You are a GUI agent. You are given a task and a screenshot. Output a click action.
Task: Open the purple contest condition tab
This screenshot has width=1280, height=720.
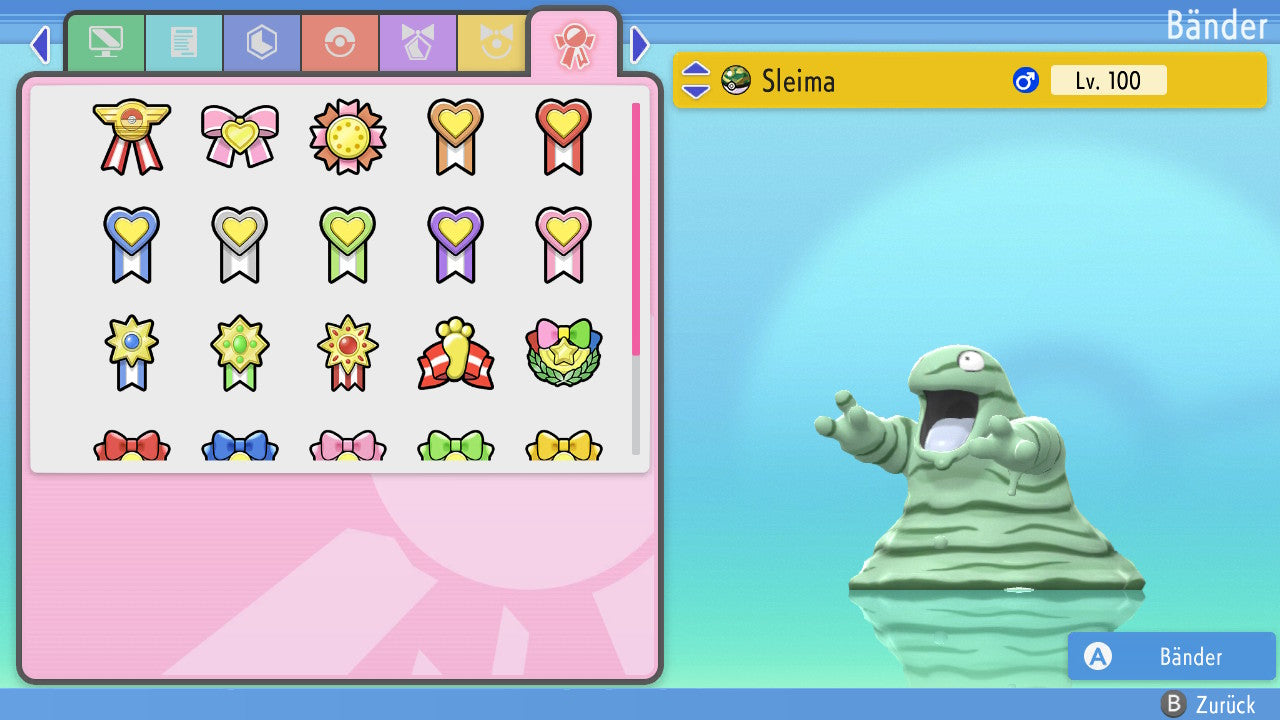tap(418, 43)
